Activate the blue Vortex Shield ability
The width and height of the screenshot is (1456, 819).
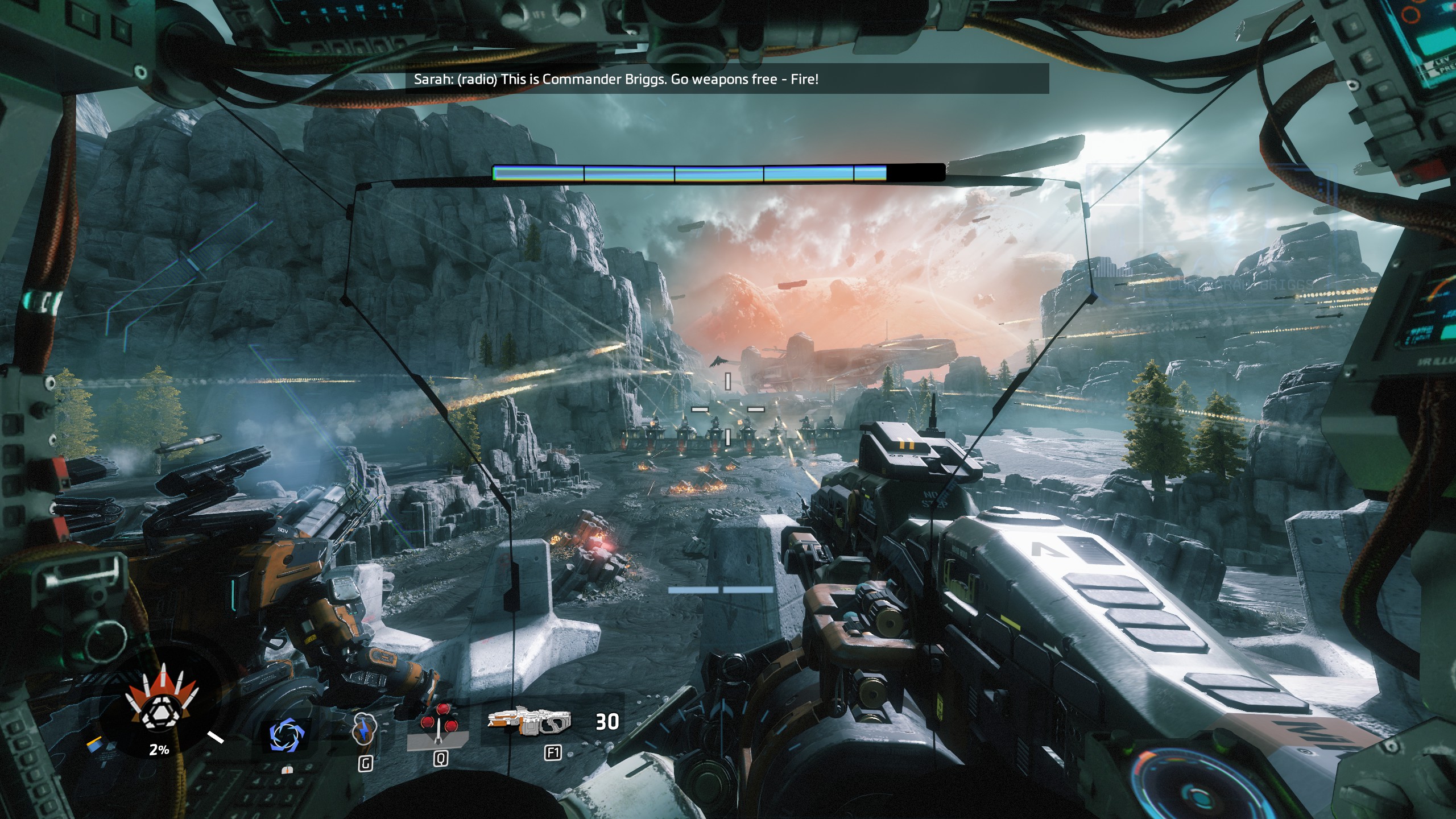[x=287, y=734]
